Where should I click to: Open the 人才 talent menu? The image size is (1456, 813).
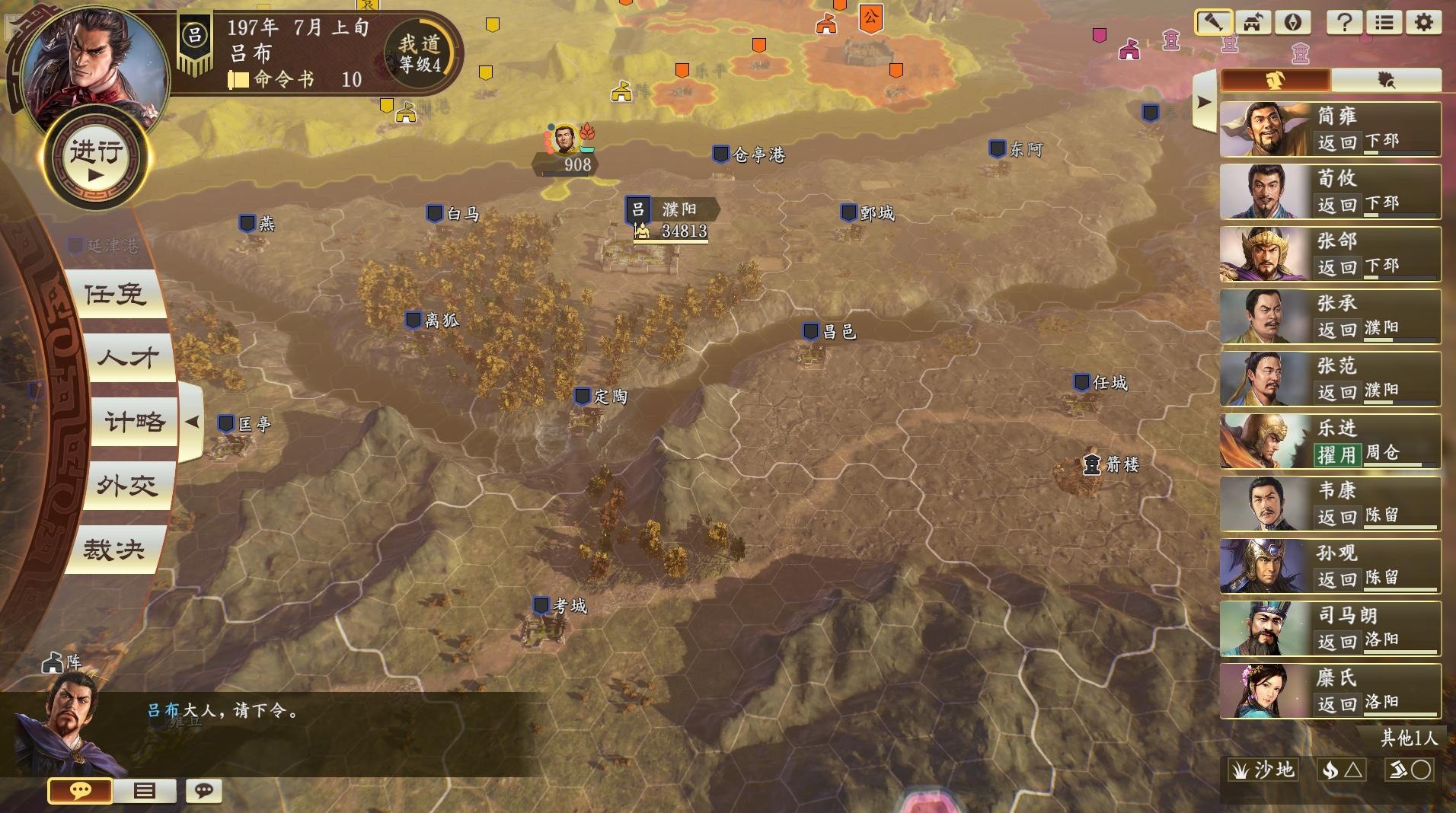coord(127,358)
